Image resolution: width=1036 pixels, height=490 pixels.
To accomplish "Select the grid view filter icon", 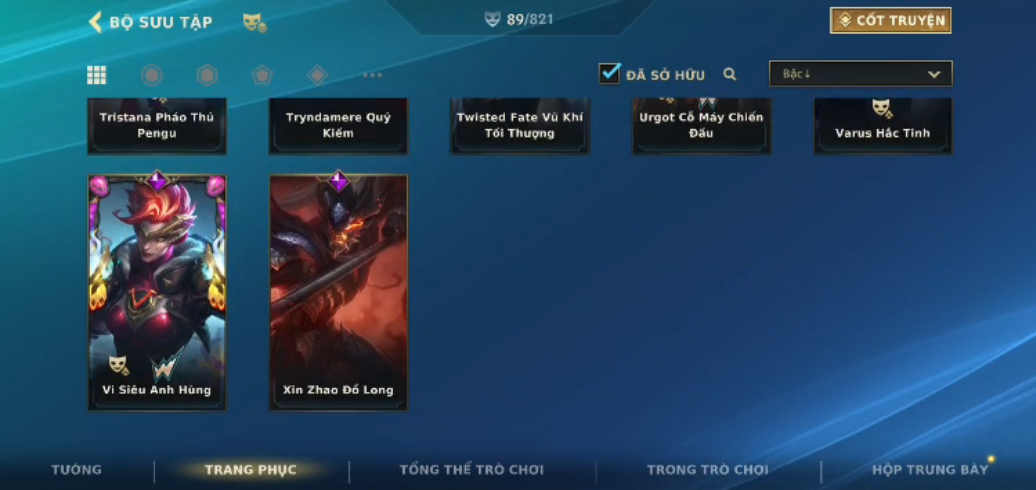I will pyautogui.click(x=97, y=75).
